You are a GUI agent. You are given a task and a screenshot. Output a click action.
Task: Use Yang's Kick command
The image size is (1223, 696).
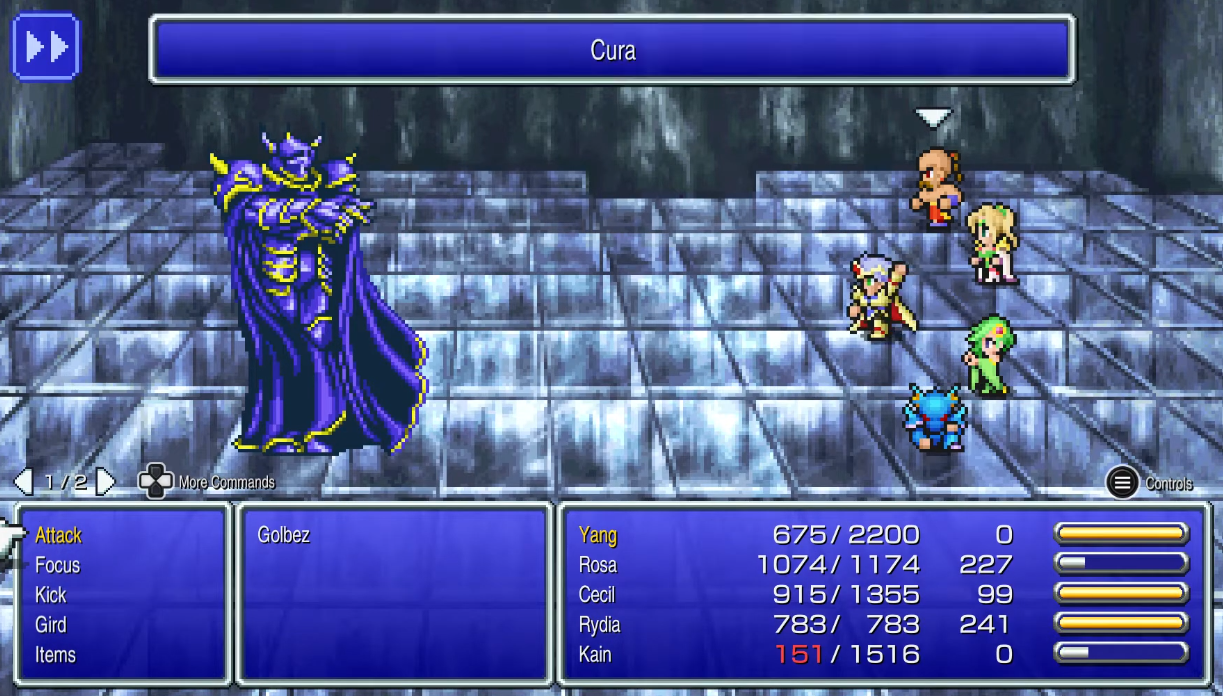coord(51,596)
